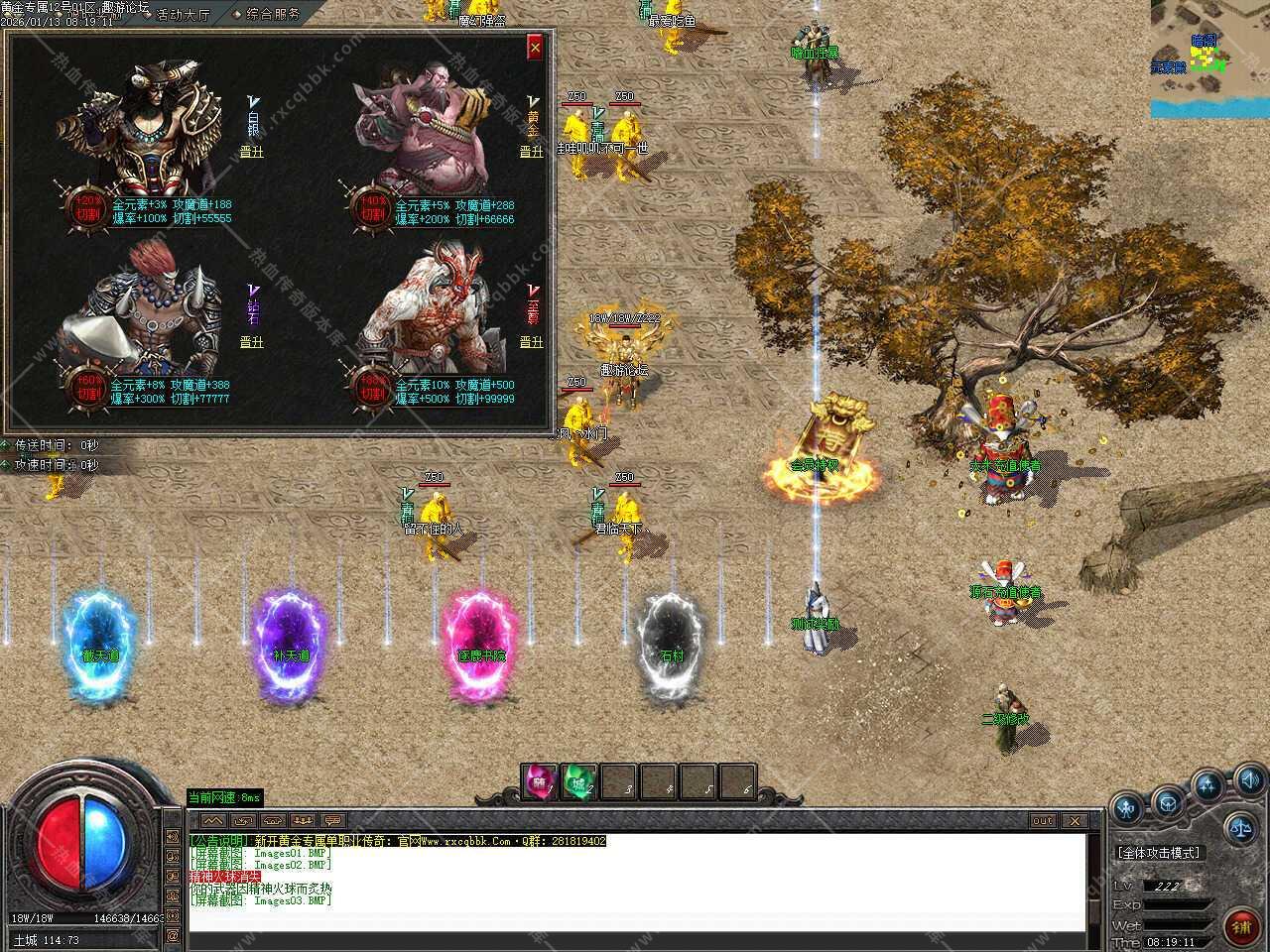This screenshot has height=952, width=1270.
Task: Promote to the Silver (白银) rank
Action: (252, 152)
